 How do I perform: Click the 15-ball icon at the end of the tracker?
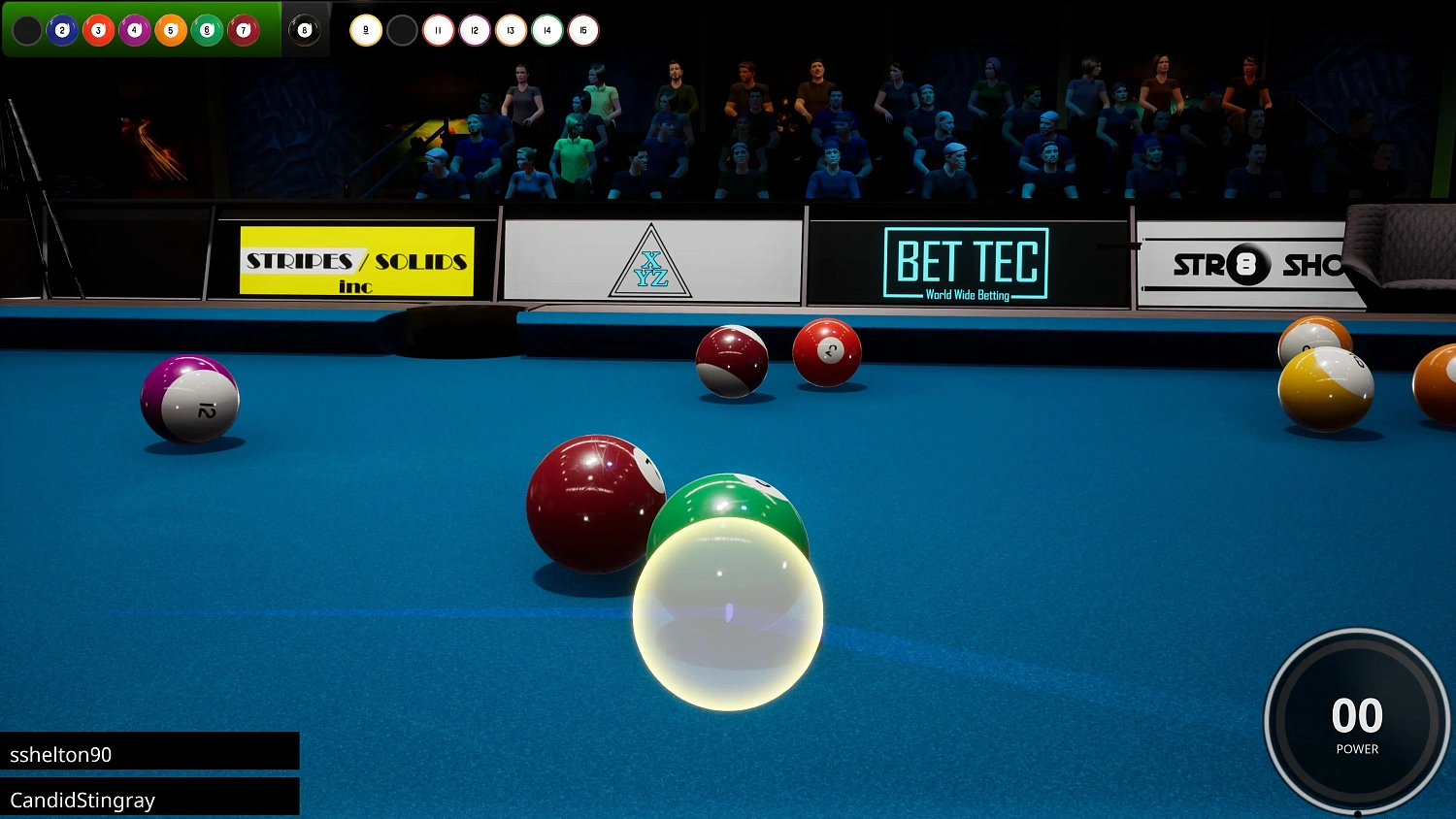click(582, 30)
